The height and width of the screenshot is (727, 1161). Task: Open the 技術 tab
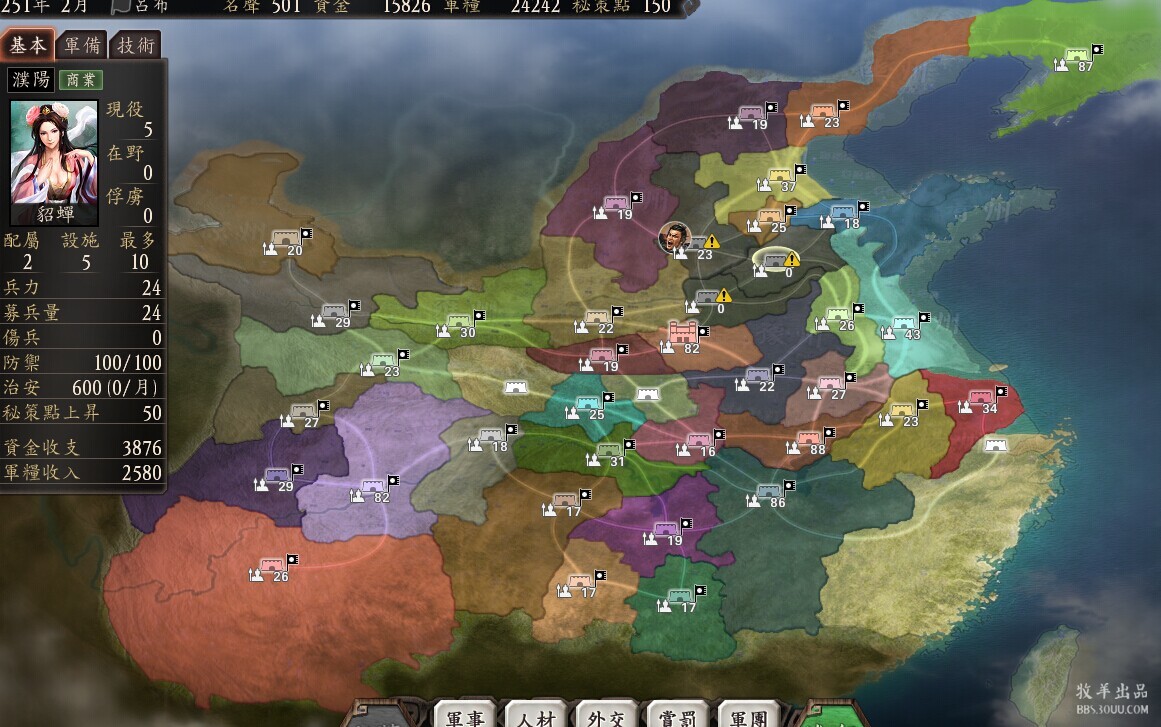coord(136,46)
